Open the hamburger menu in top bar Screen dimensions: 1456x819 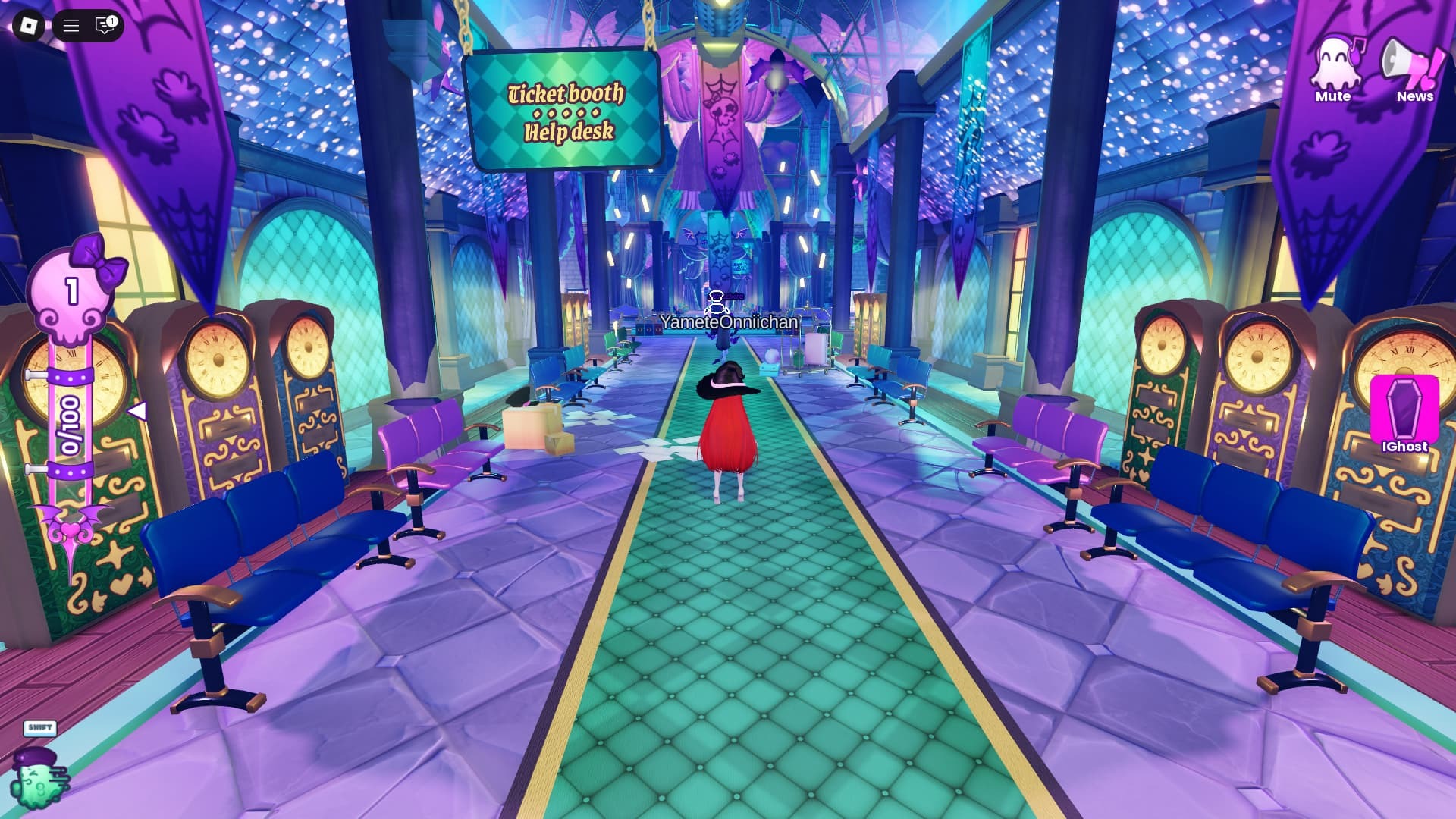(71, 26)
